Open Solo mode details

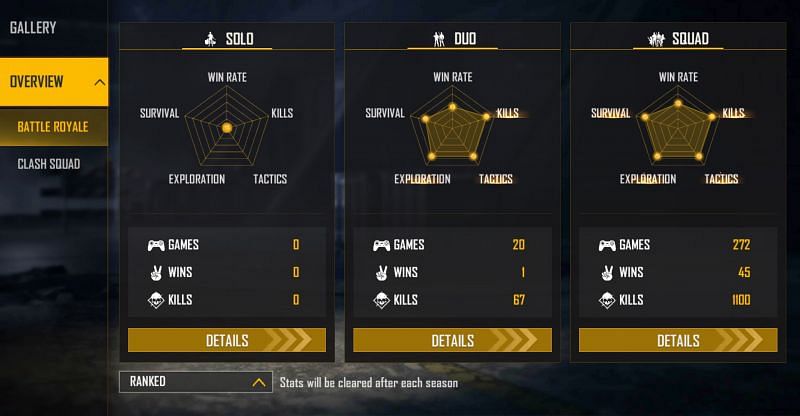click(227, 340)
